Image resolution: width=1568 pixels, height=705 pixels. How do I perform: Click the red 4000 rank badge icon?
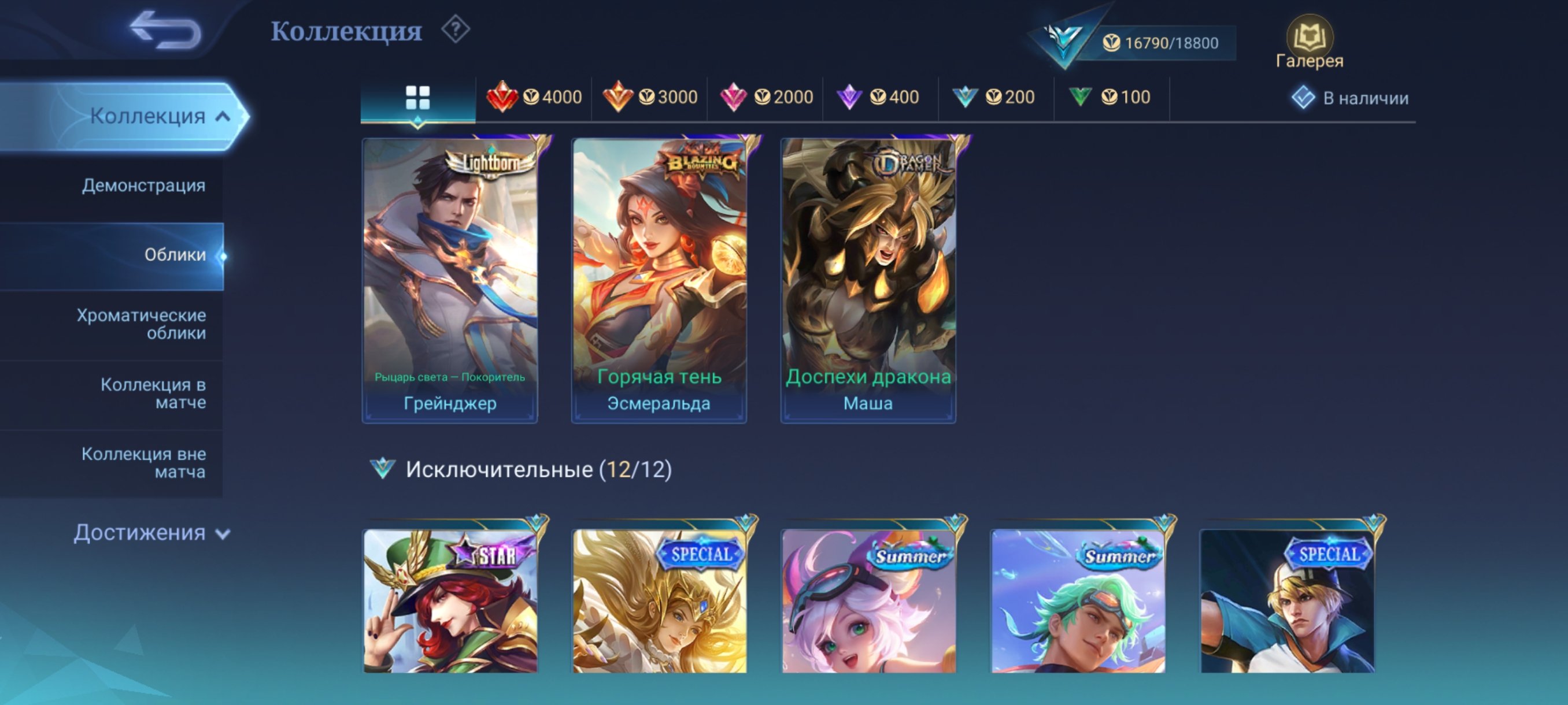(502, 97)
